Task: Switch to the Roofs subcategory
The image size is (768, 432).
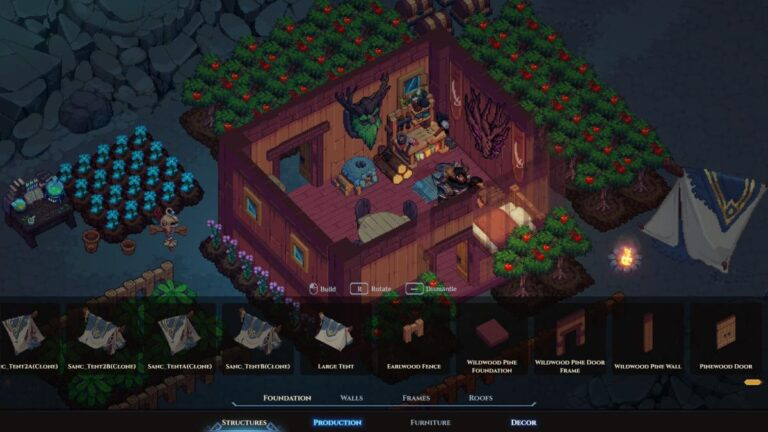Action: point(480,398)
